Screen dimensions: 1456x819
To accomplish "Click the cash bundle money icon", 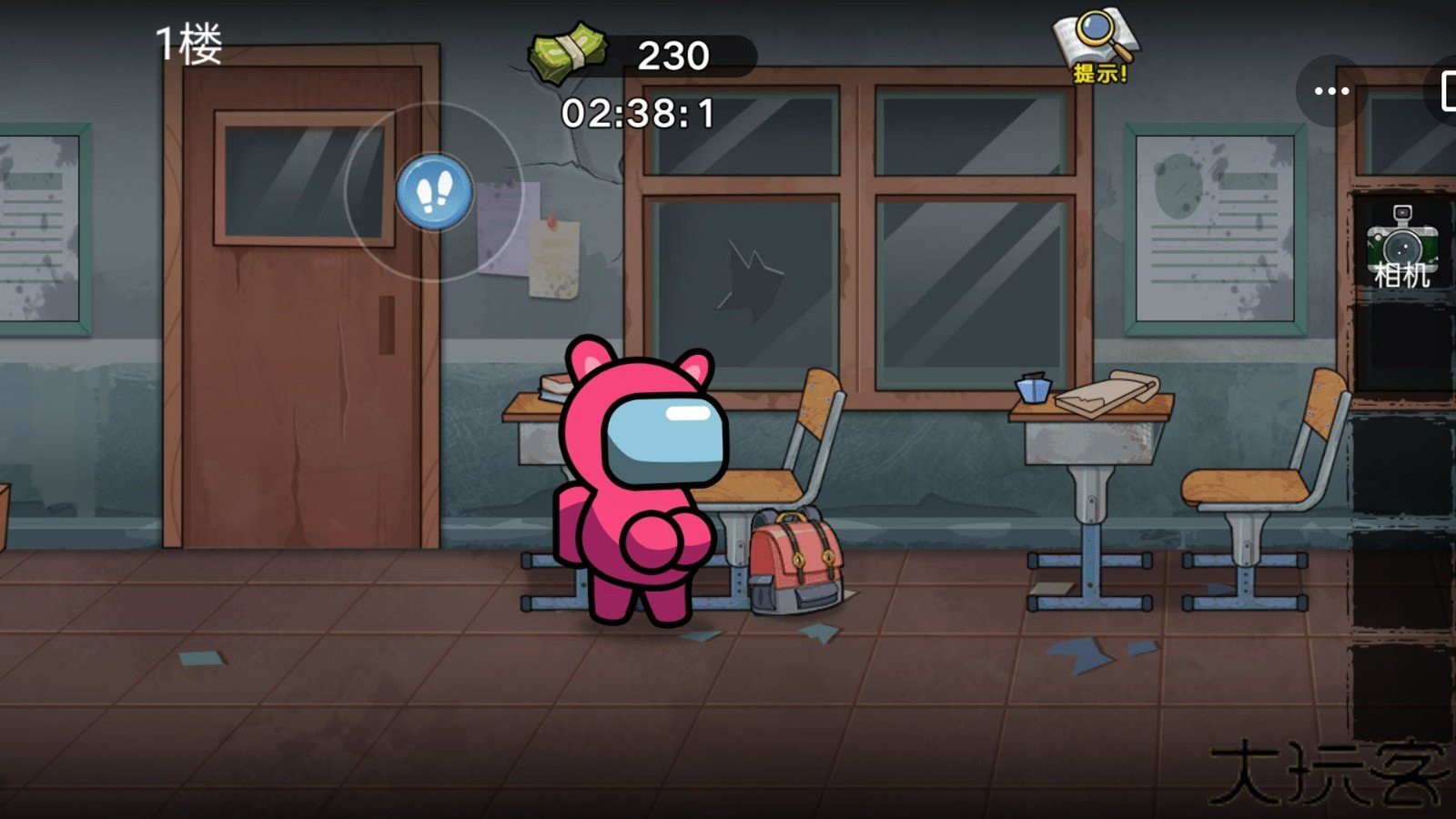I will (x=569, y=53).
